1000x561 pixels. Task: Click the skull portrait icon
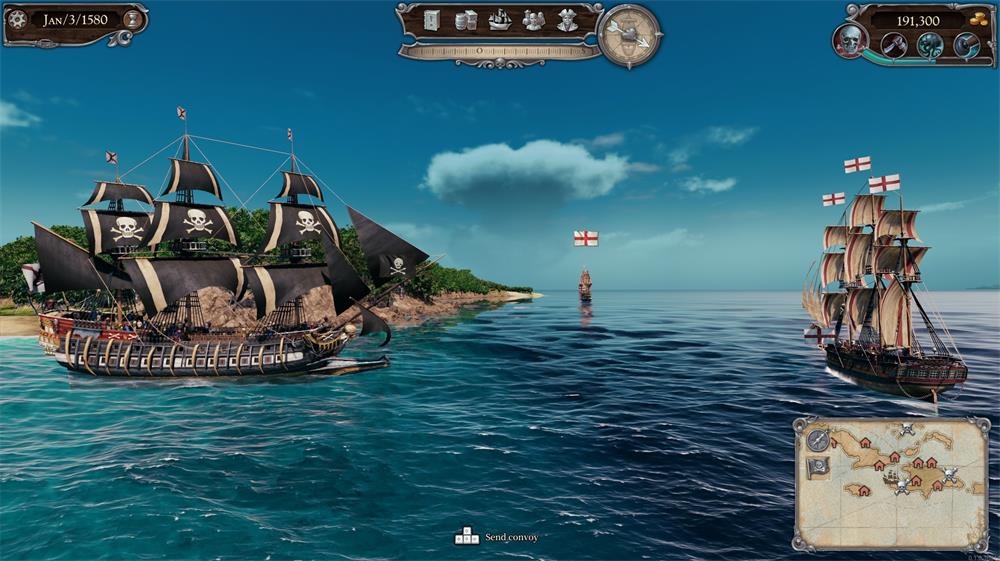pos(850,41)
